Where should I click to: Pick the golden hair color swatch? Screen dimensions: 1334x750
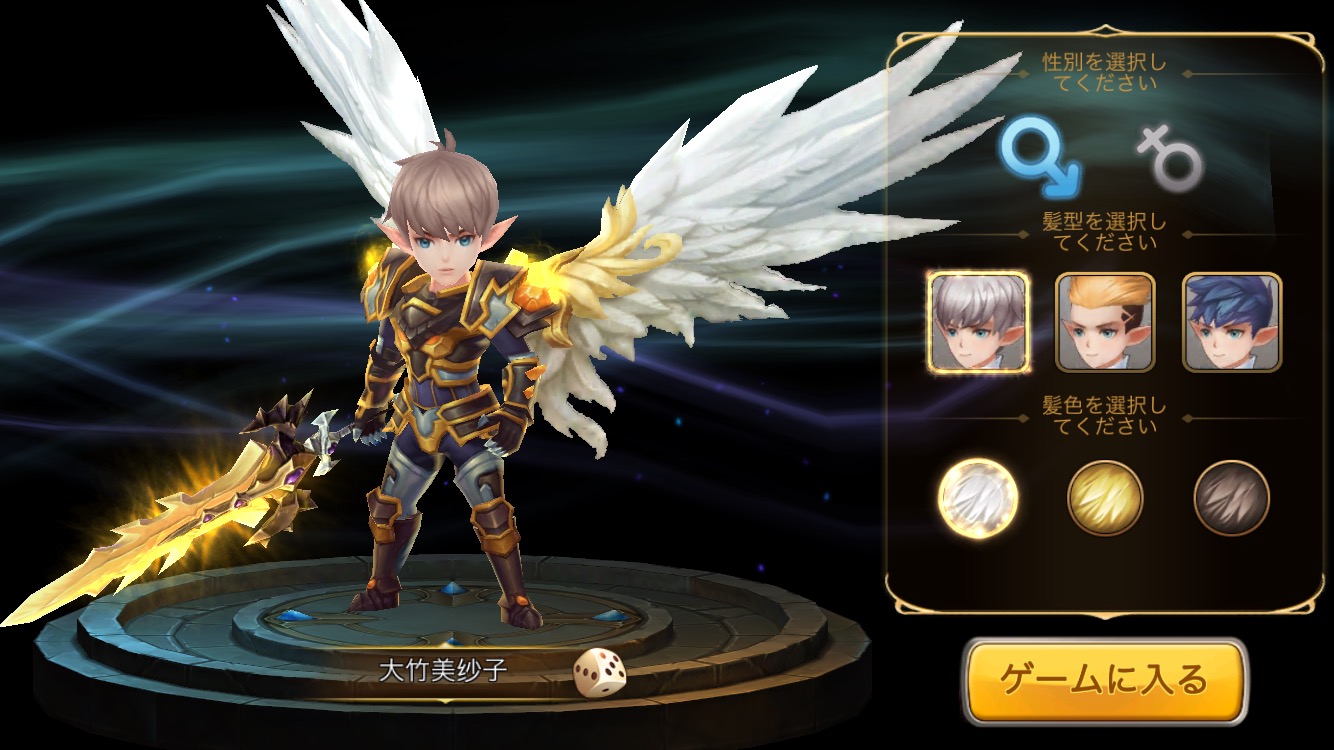click(x=1105, y=497)
